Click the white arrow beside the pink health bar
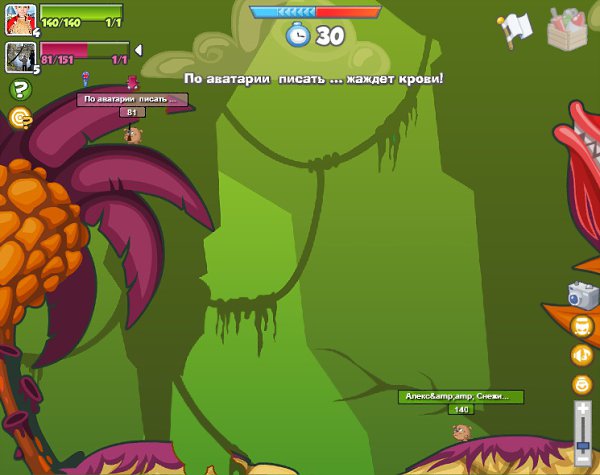This screenshot has width=600, height=475. pos(138,49)
